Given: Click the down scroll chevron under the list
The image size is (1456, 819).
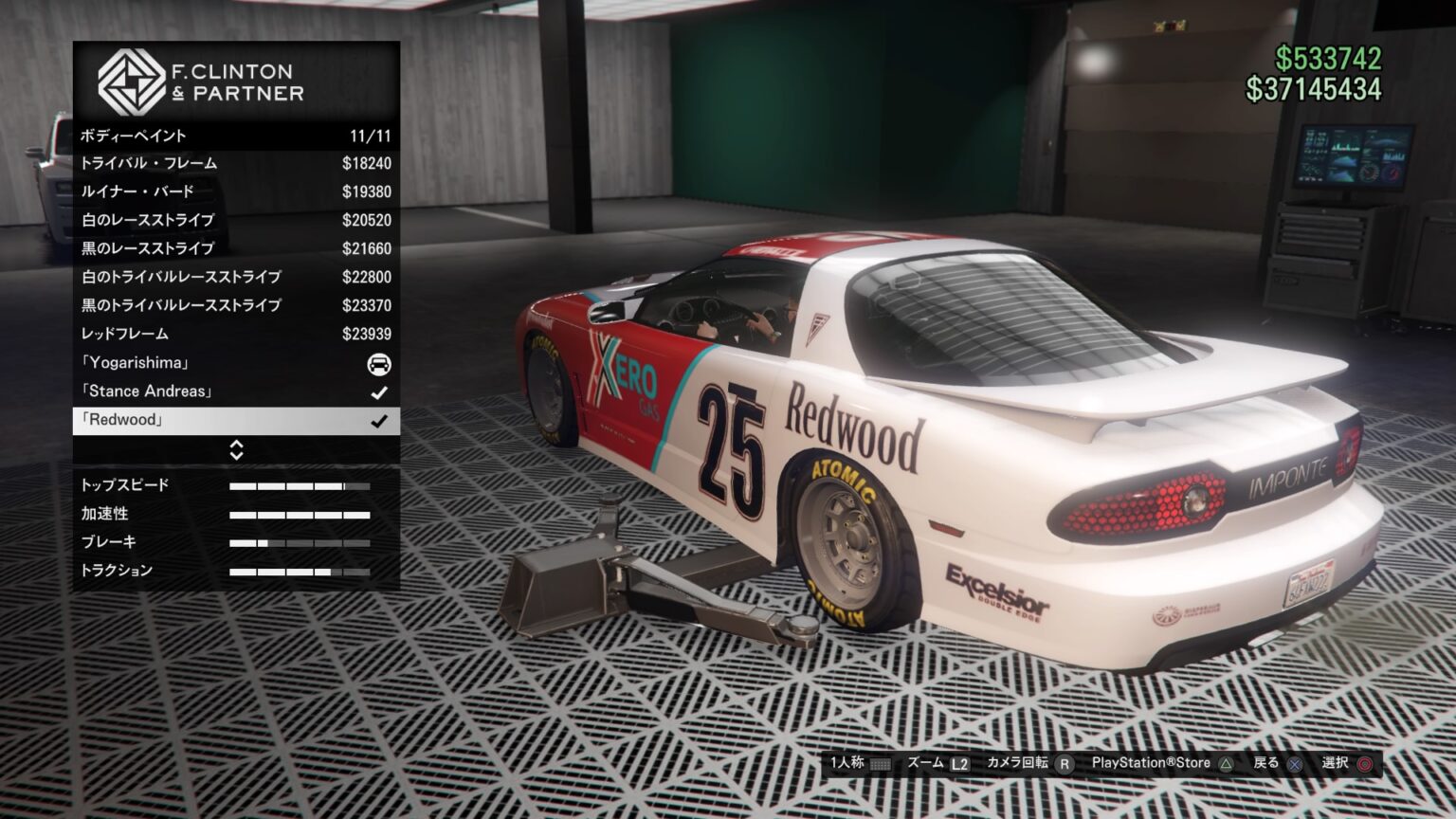Looking at the screenshot, I should pos(236,454).
